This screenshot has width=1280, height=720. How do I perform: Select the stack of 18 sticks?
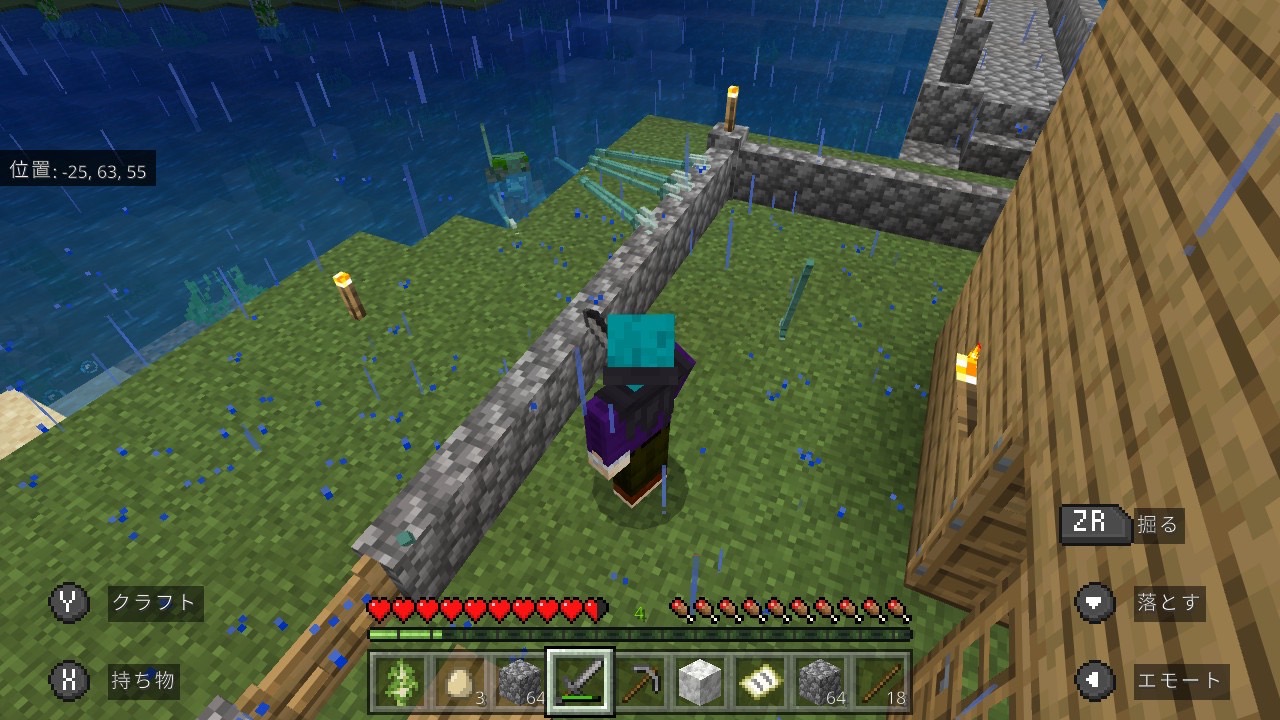tap(880, 682)
